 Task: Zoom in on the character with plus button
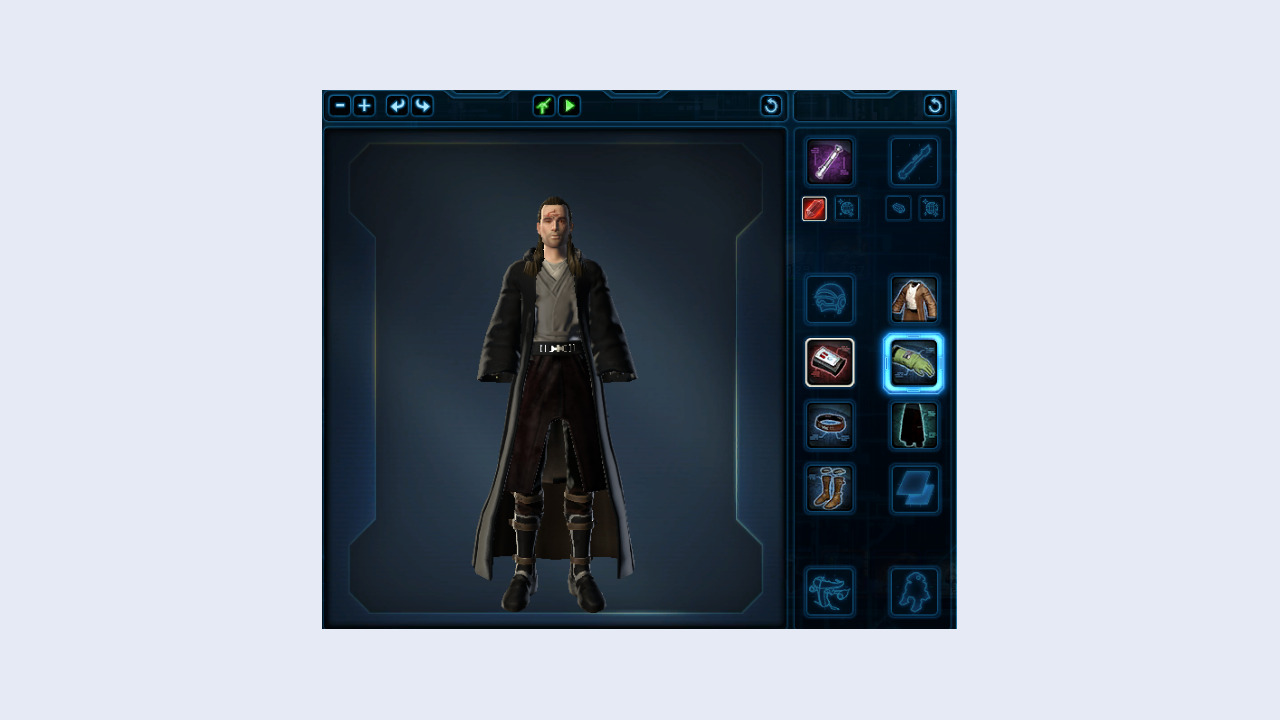[364, 106]
